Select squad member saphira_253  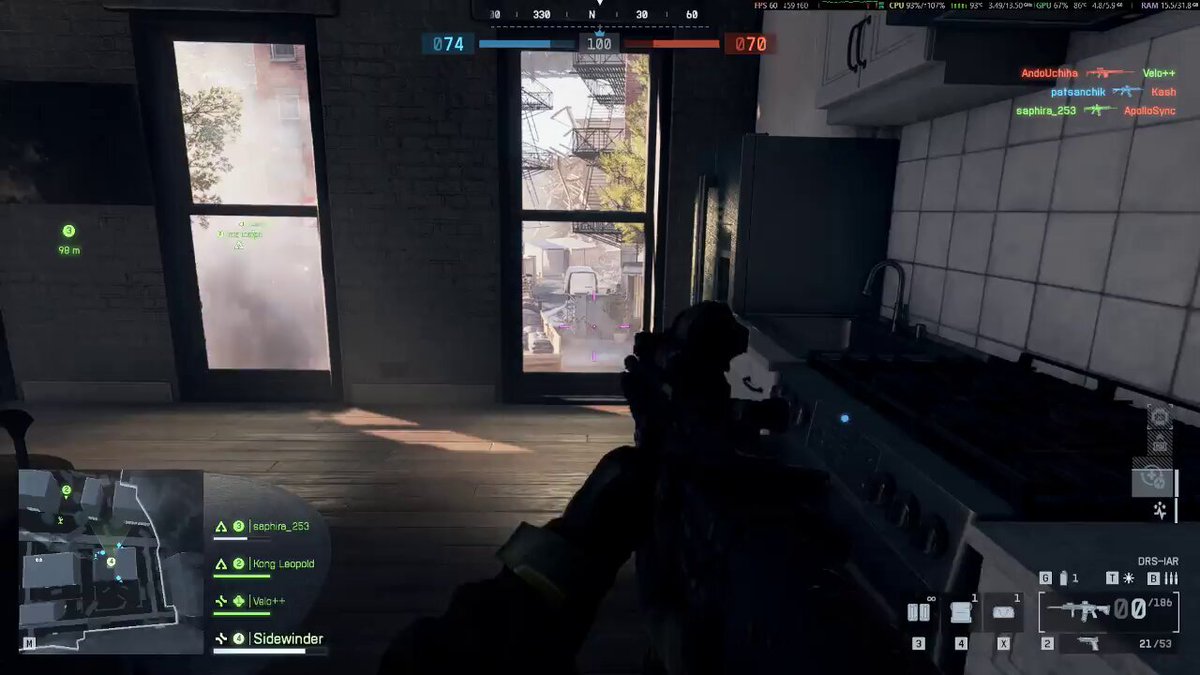click(x=271, y=527)
